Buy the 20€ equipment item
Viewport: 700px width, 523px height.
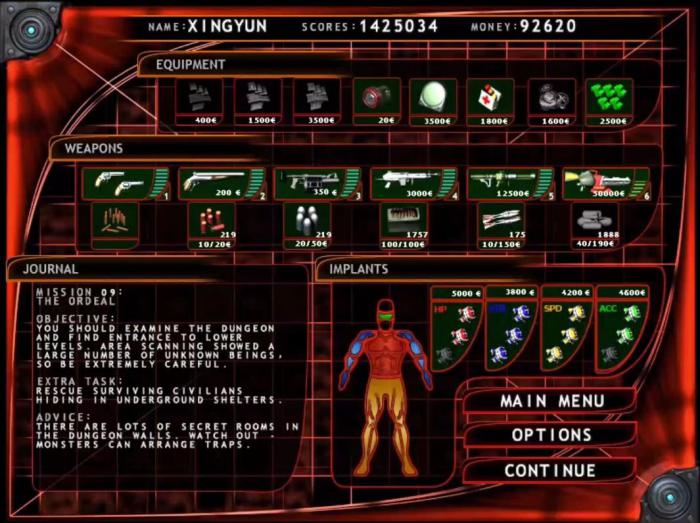[x=376, y=101]
